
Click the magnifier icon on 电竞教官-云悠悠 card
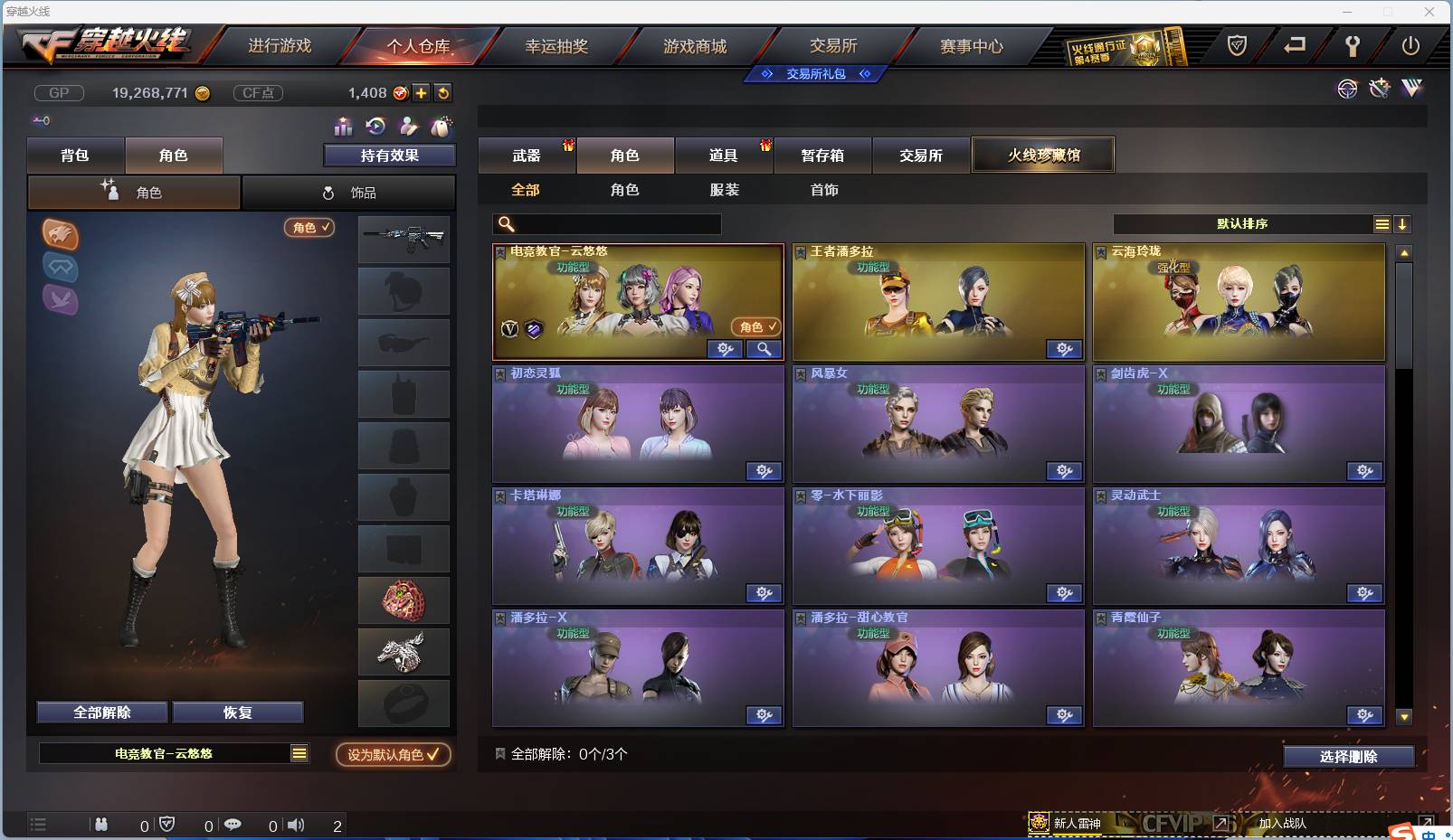(x=763, y=349)
